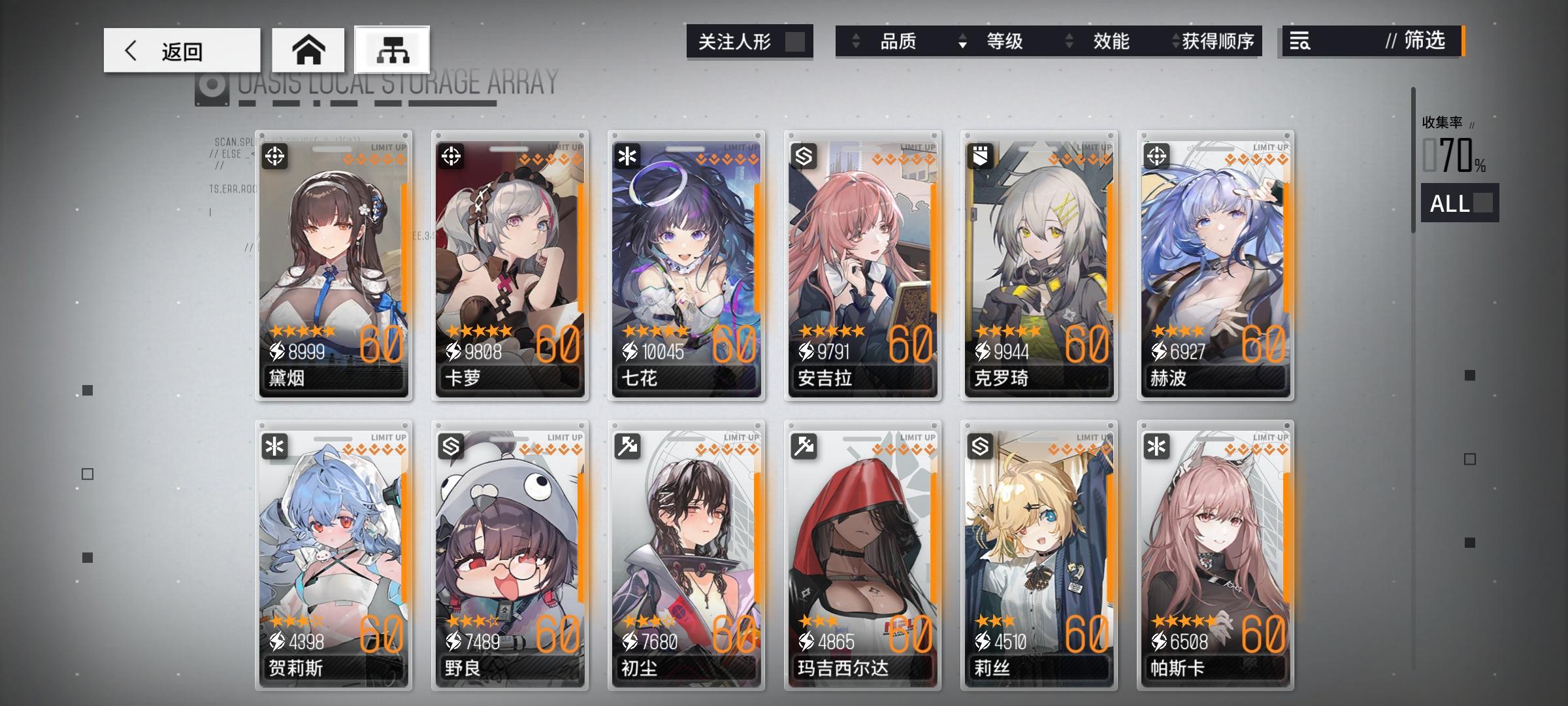
Task: Select the support class icon on 七花's card
Action: click(x=628, y=154)
